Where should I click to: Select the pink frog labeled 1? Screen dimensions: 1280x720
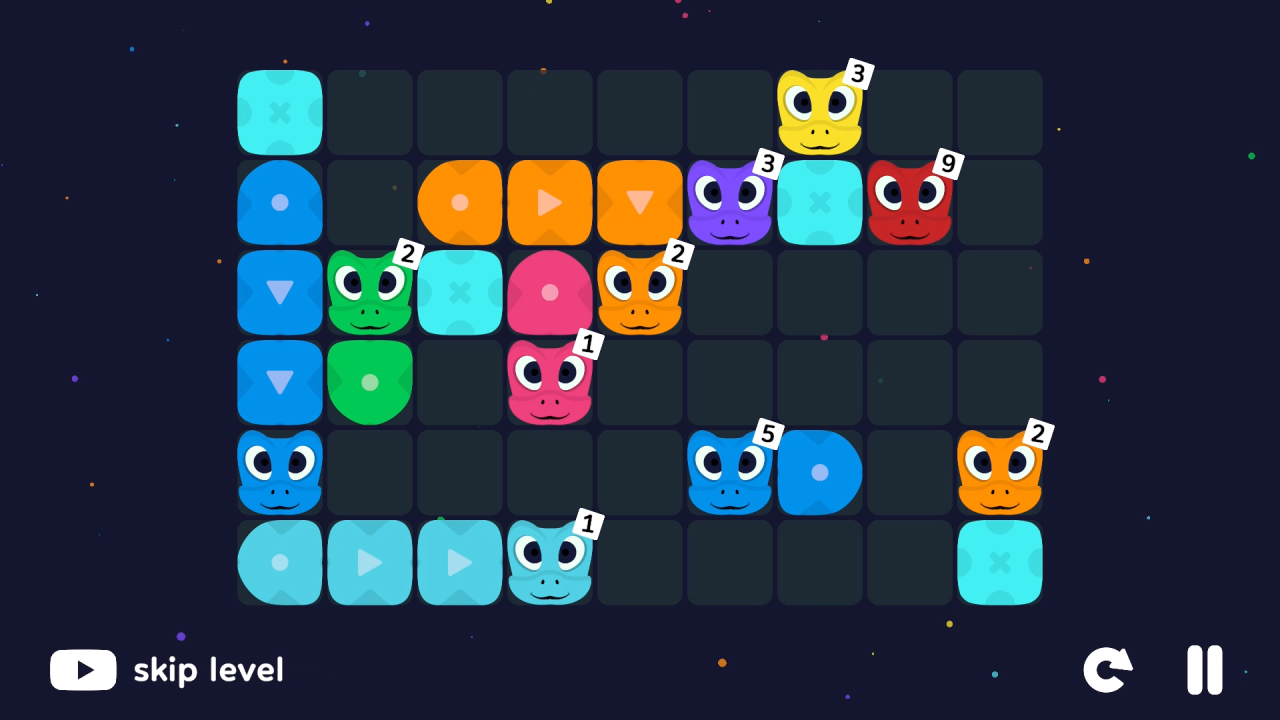pos(550,383)
